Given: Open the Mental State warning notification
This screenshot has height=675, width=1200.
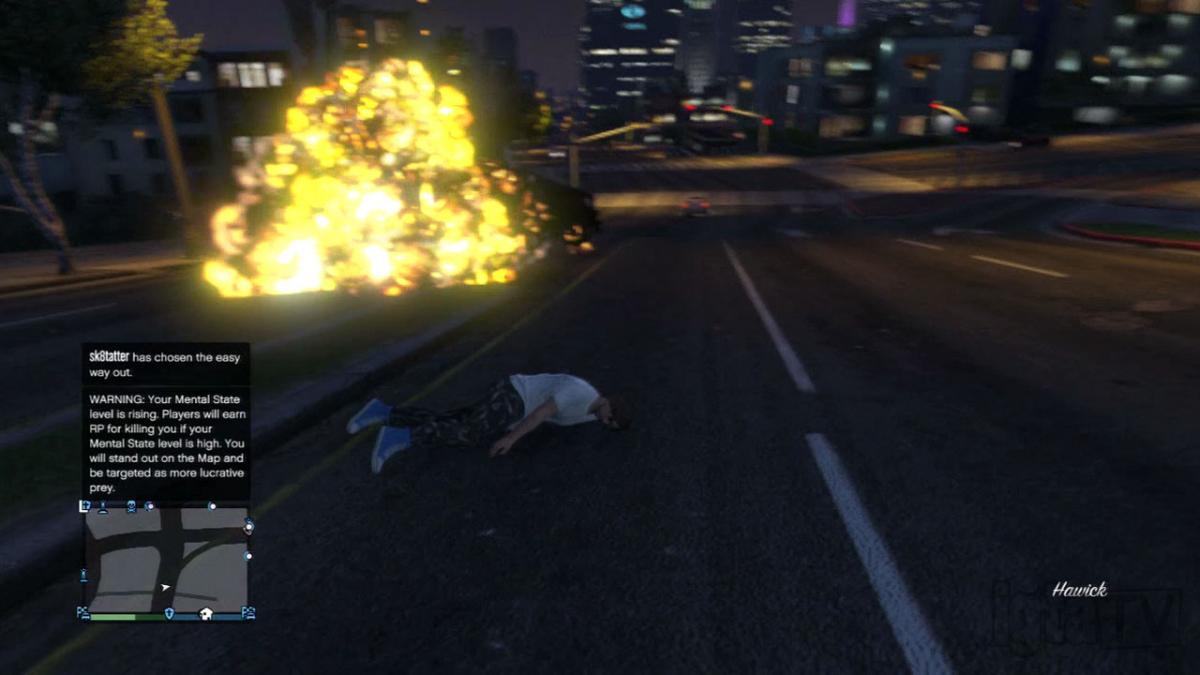Looking at the screenshot, I should click(x=166, y=442).
